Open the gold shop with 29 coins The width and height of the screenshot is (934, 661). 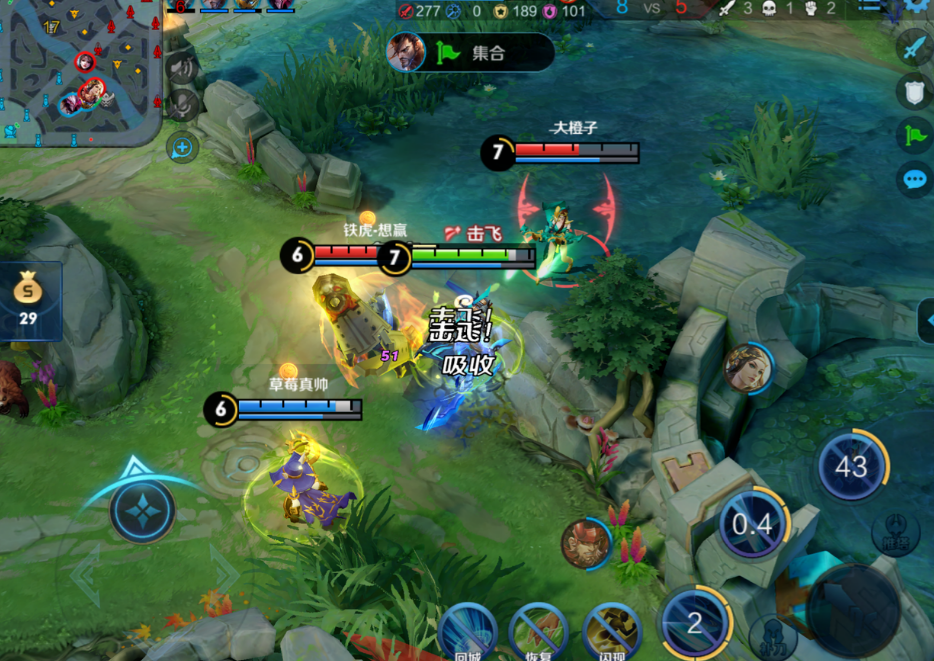coord(28,302)
